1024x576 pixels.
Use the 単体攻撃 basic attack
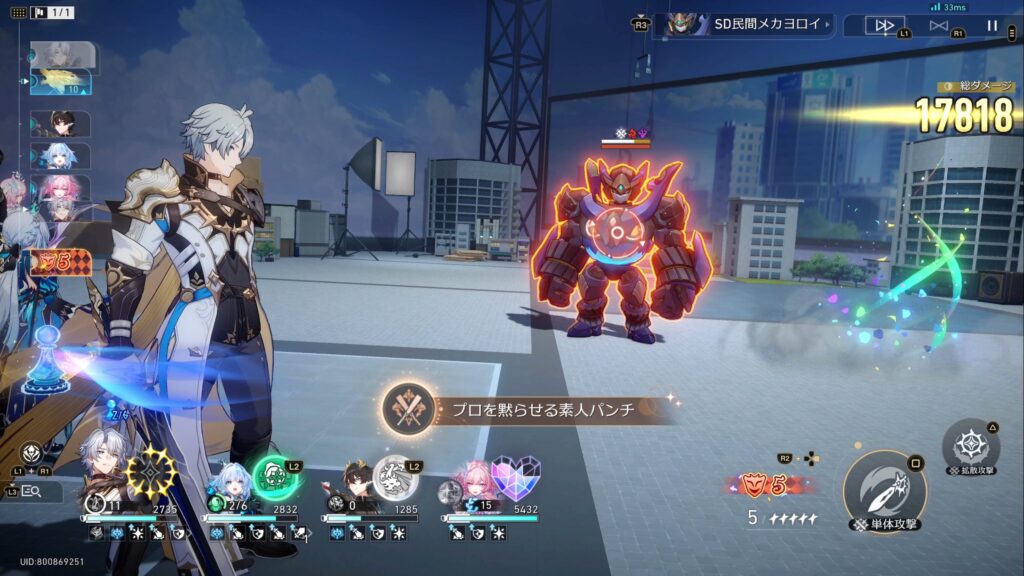[883, 491]
